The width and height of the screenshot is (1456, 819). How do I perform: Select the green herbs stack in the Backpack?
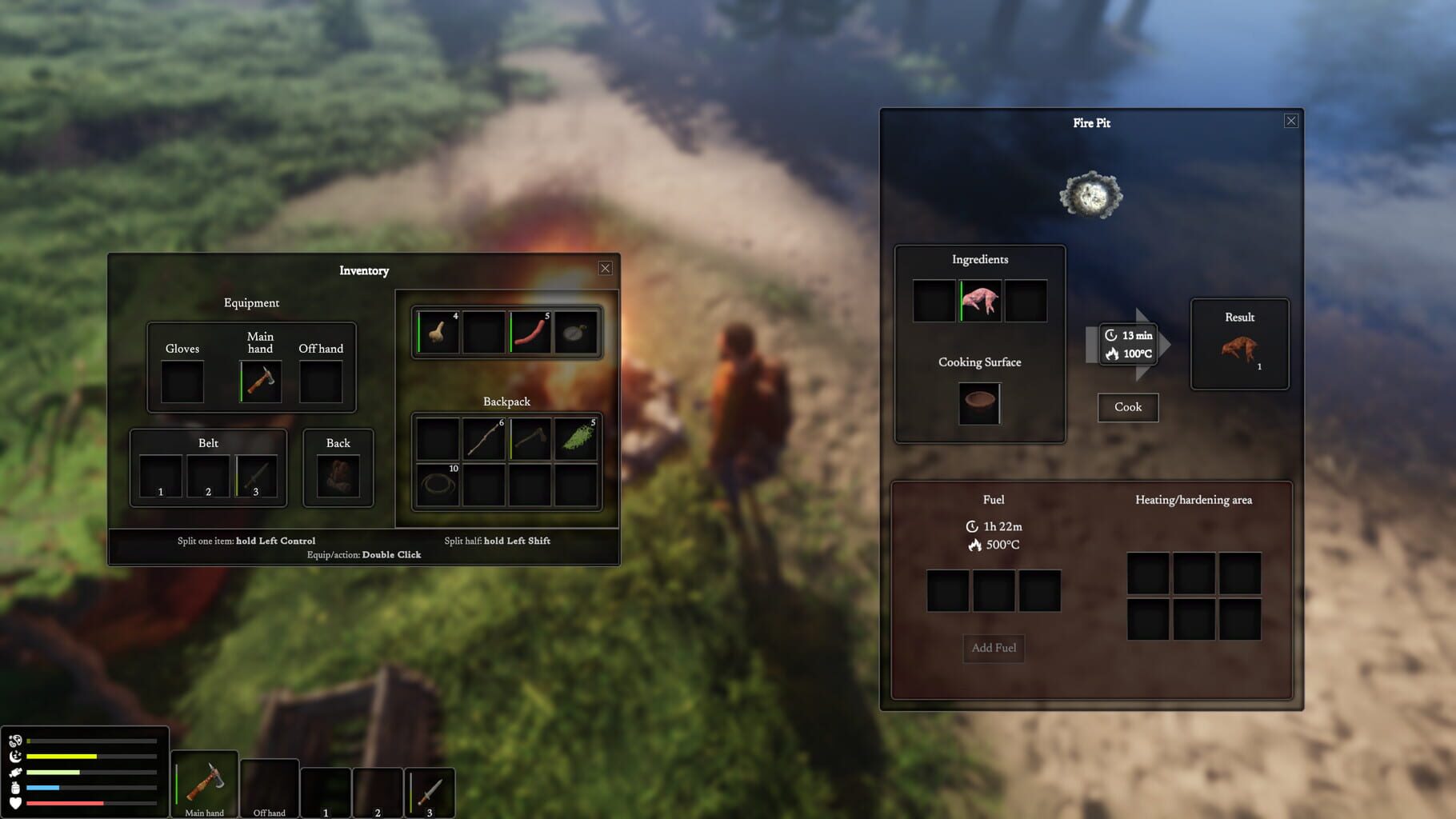[578, 438]
